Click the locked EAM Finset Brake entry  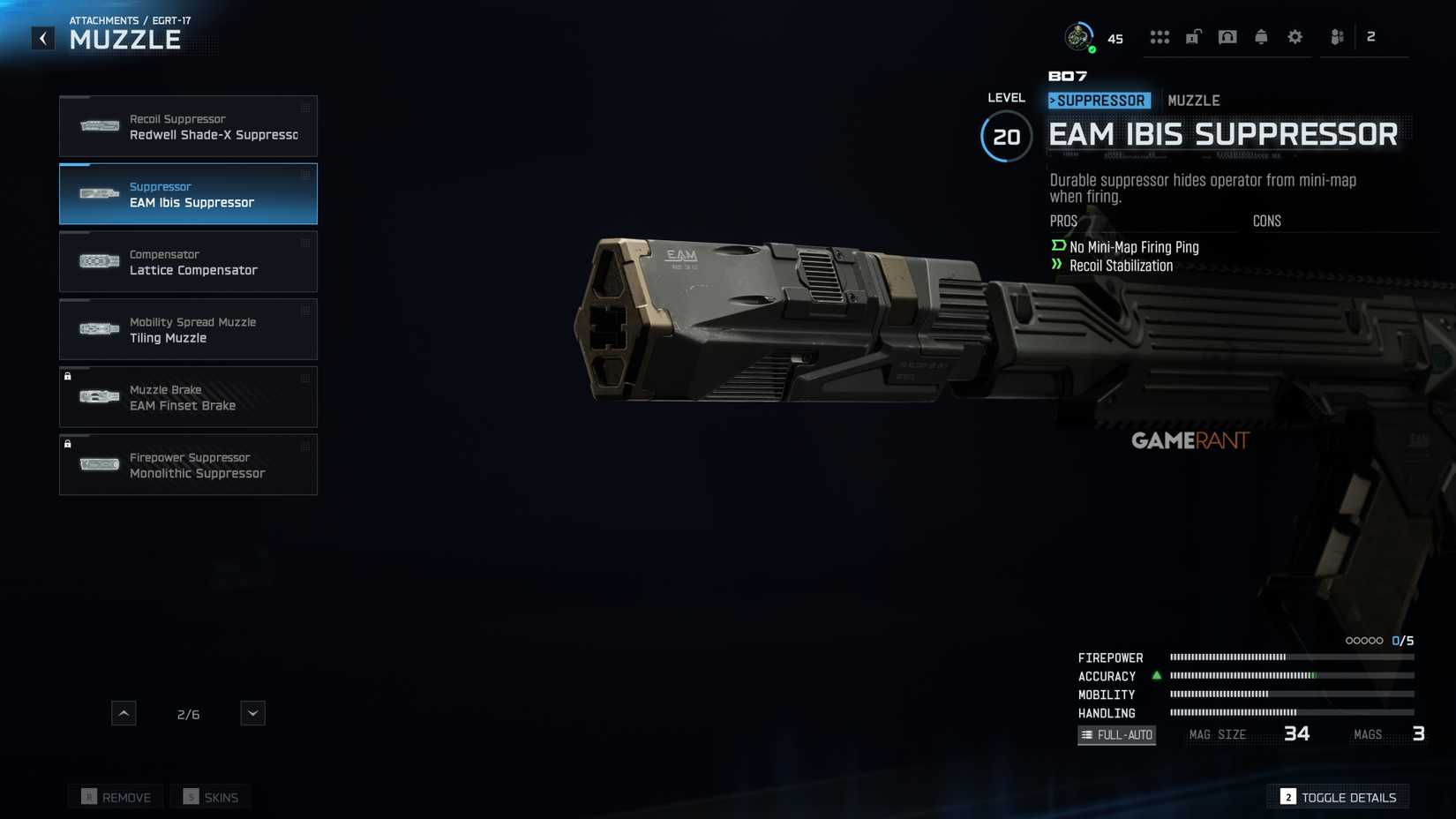188,397
